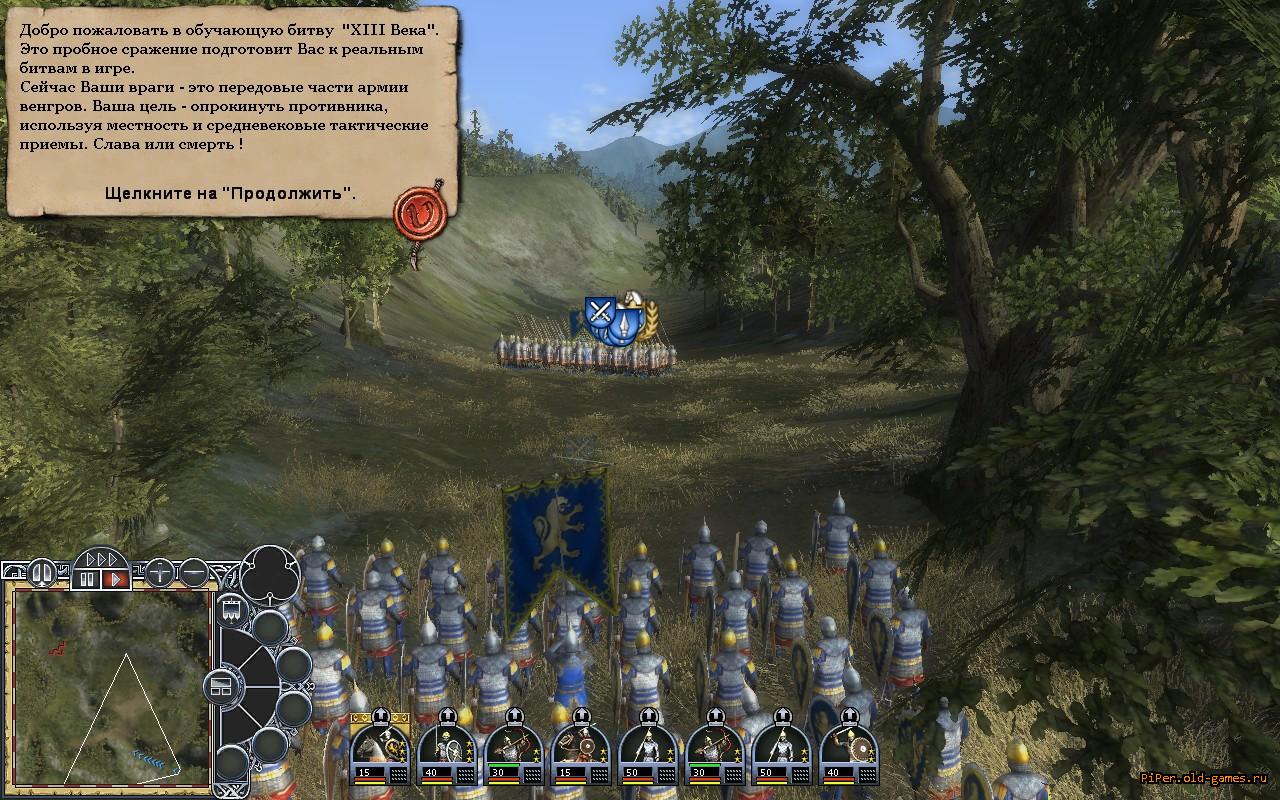1280x800 pixels.
Task: Click the crossed-swords marker over the enemy unit
Action: [x=600, y=311]
